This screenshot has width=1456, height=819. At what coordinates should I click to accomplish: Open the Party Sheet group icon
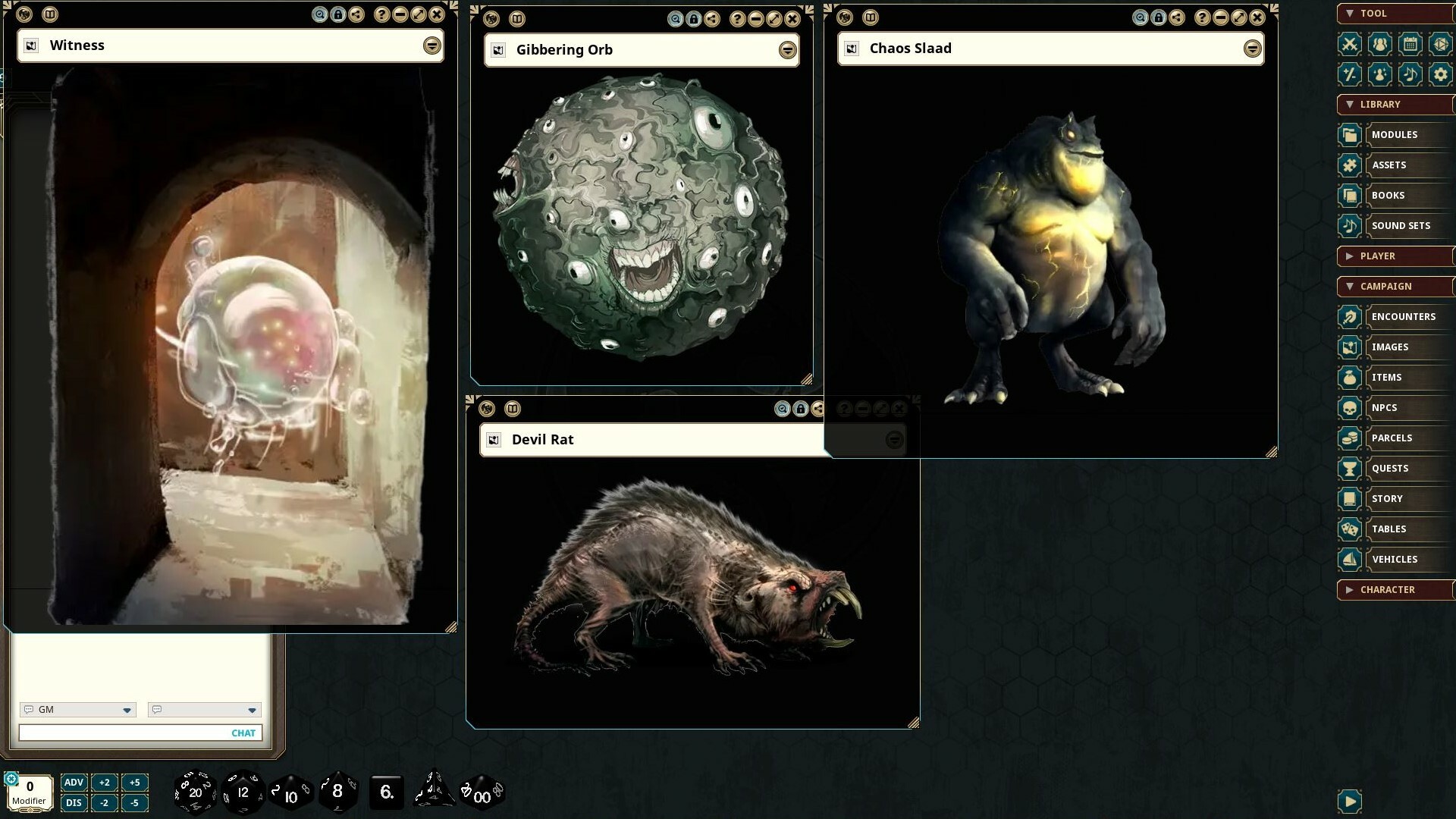click(x=1380, y=44)
